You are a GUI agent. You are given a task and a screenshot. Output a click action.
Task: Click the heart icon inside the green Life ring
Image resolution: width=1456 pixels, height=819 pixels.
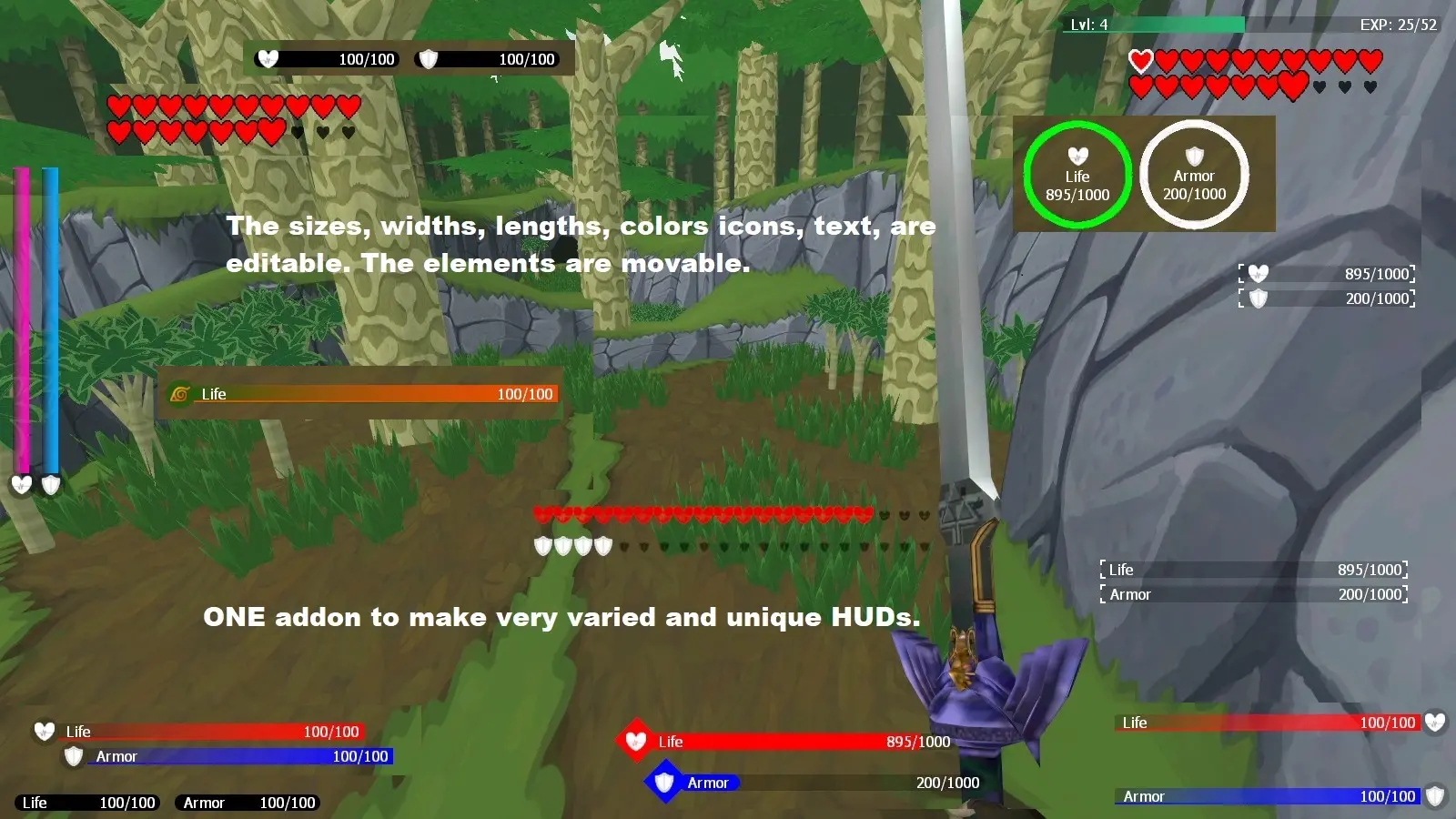[1077, 155]
